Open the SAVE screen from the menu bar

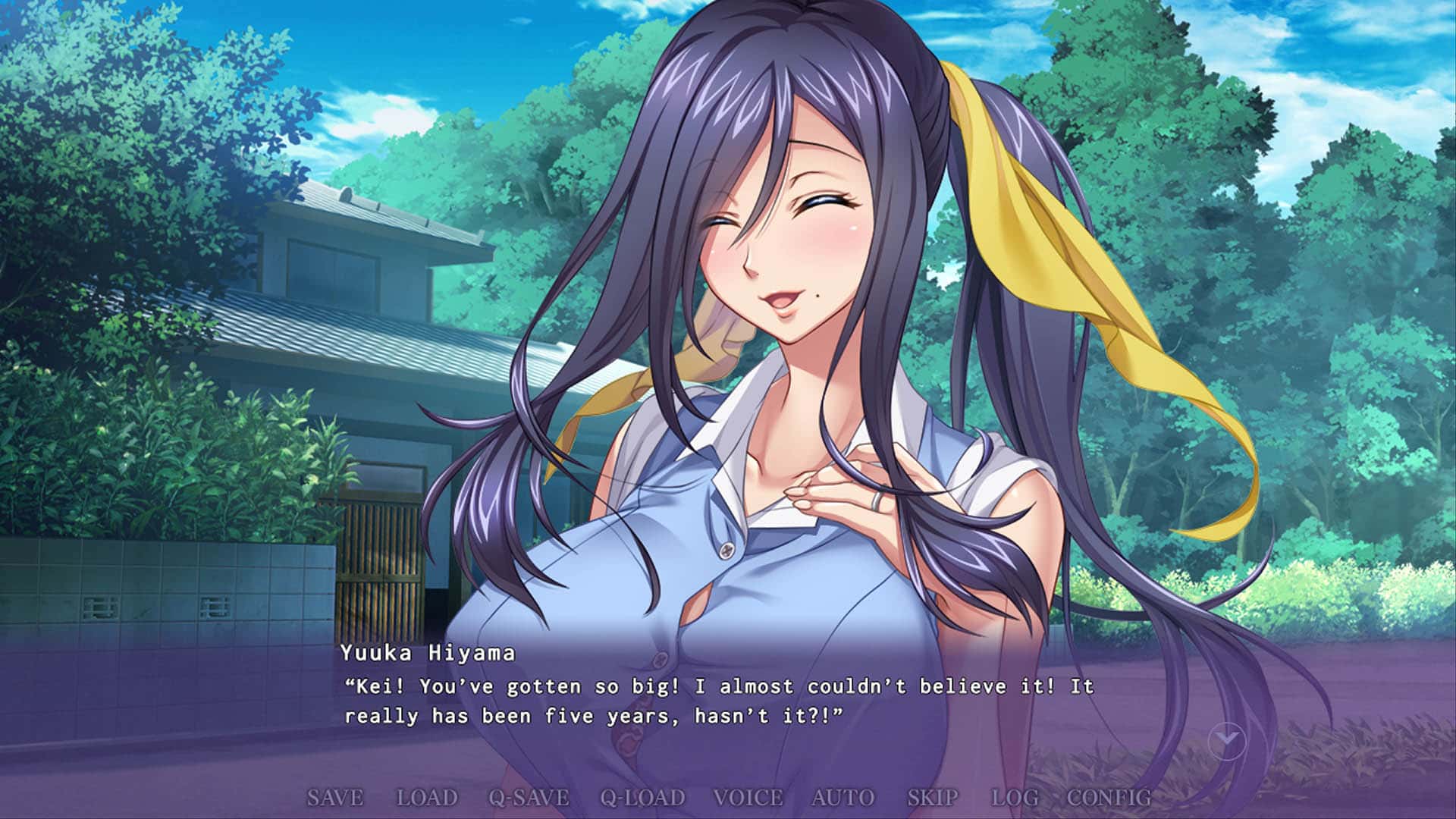click(x=337, y=798)
